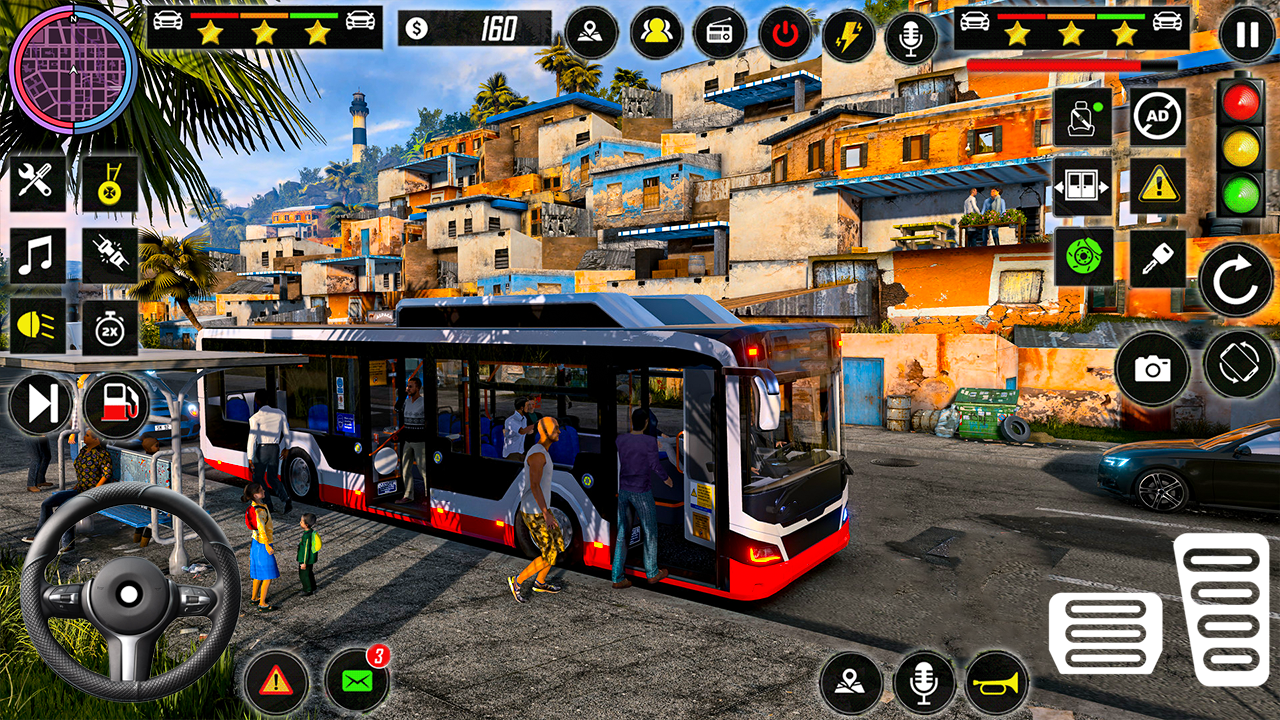This screenshot has width=1280, height=720.
Task: Activate the 2X stopwatch speed boost
Action: point(110,328)
